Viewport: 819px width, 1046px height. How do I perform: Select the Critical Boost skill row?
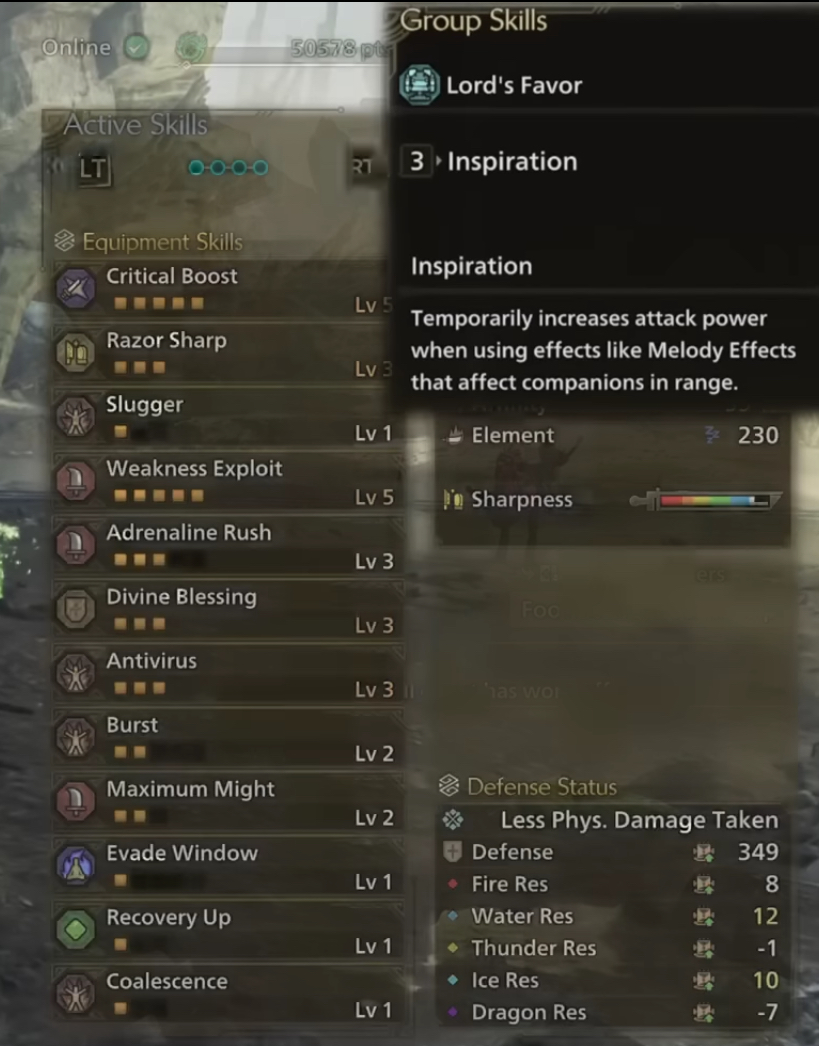228,288
